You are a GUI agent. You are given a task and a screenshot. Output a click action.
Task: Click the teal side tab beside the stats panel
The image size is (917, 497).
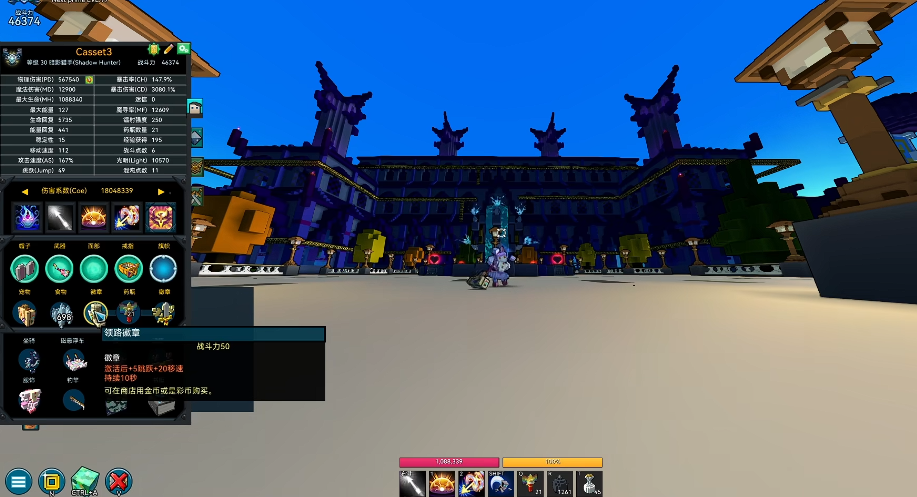pyautogui.click(x=196, y=108)
